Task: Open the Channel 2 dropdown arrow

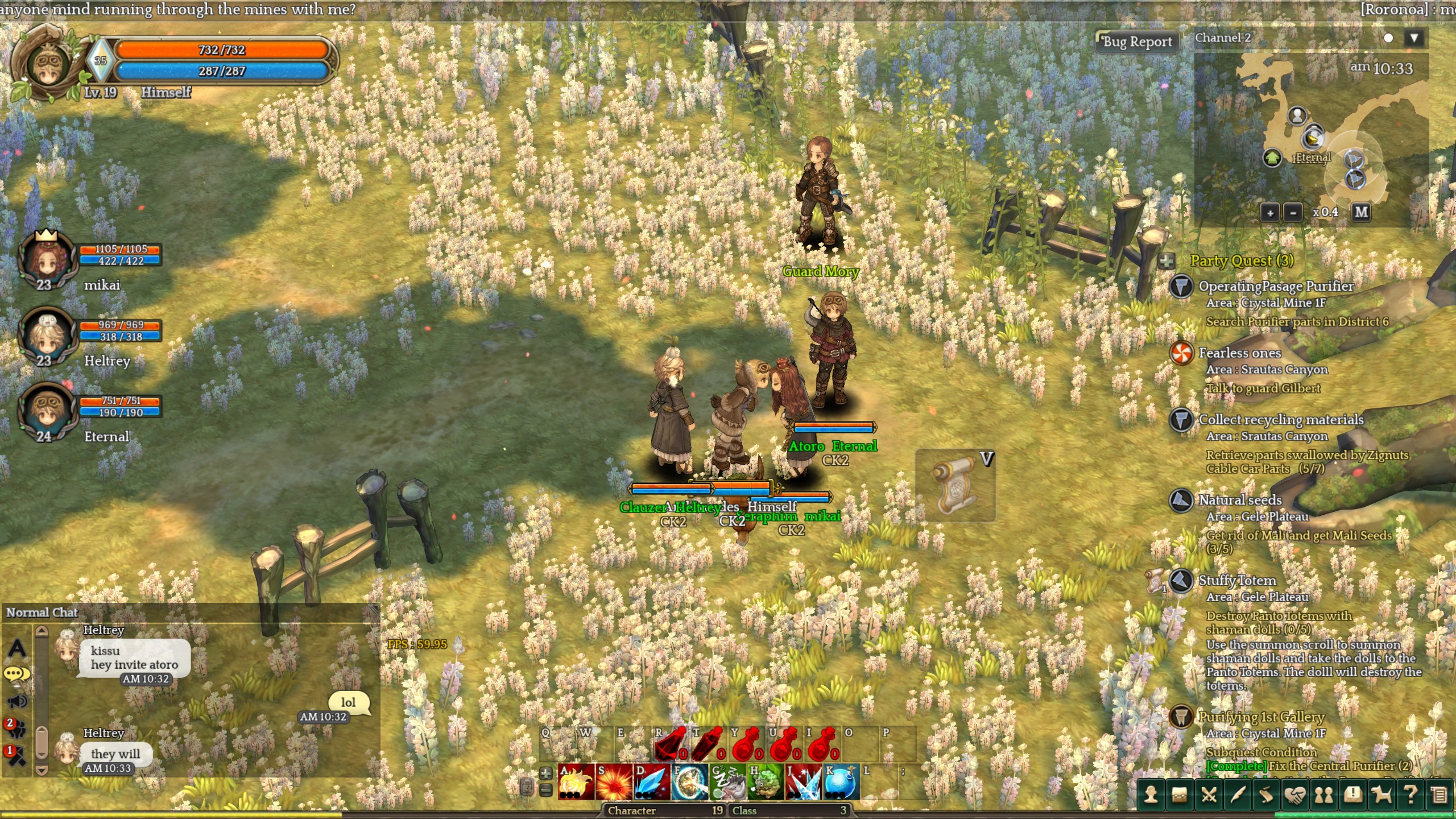Action: click(1414, 38)
